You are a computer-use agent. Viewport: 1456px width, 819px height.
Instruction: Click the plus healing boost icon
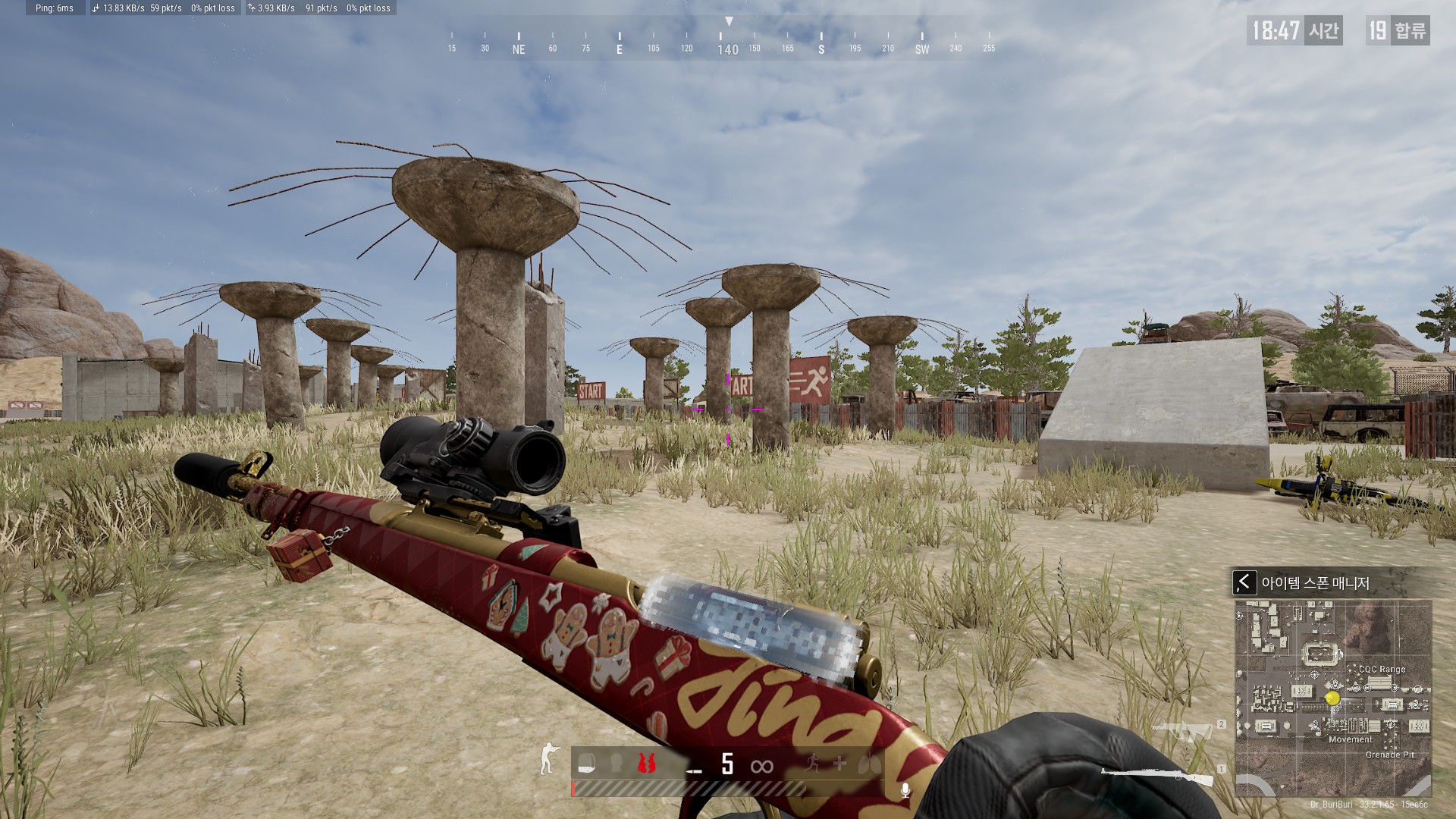point(839,764)
